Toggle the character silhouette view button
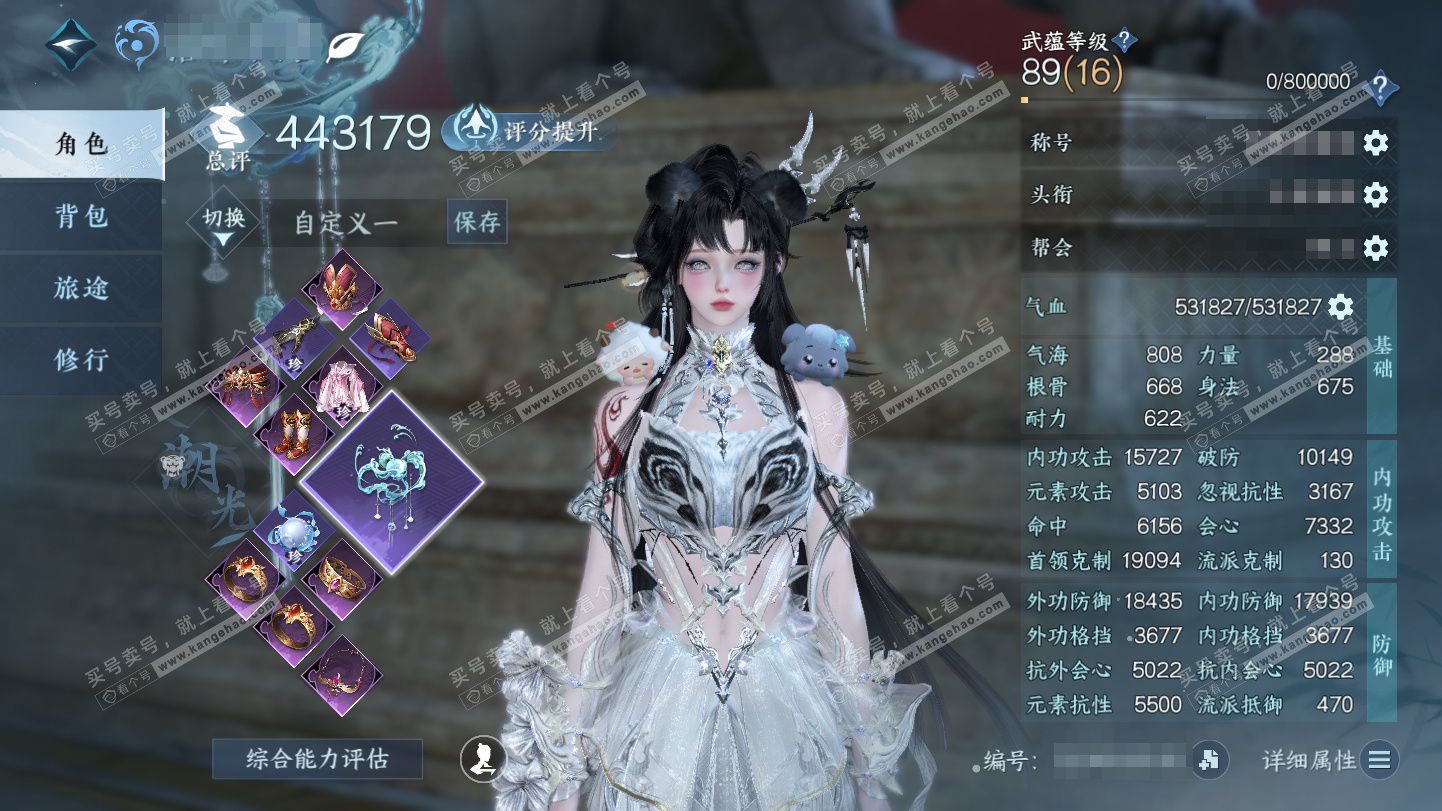The image size is (1442, 811). point(482,759)
